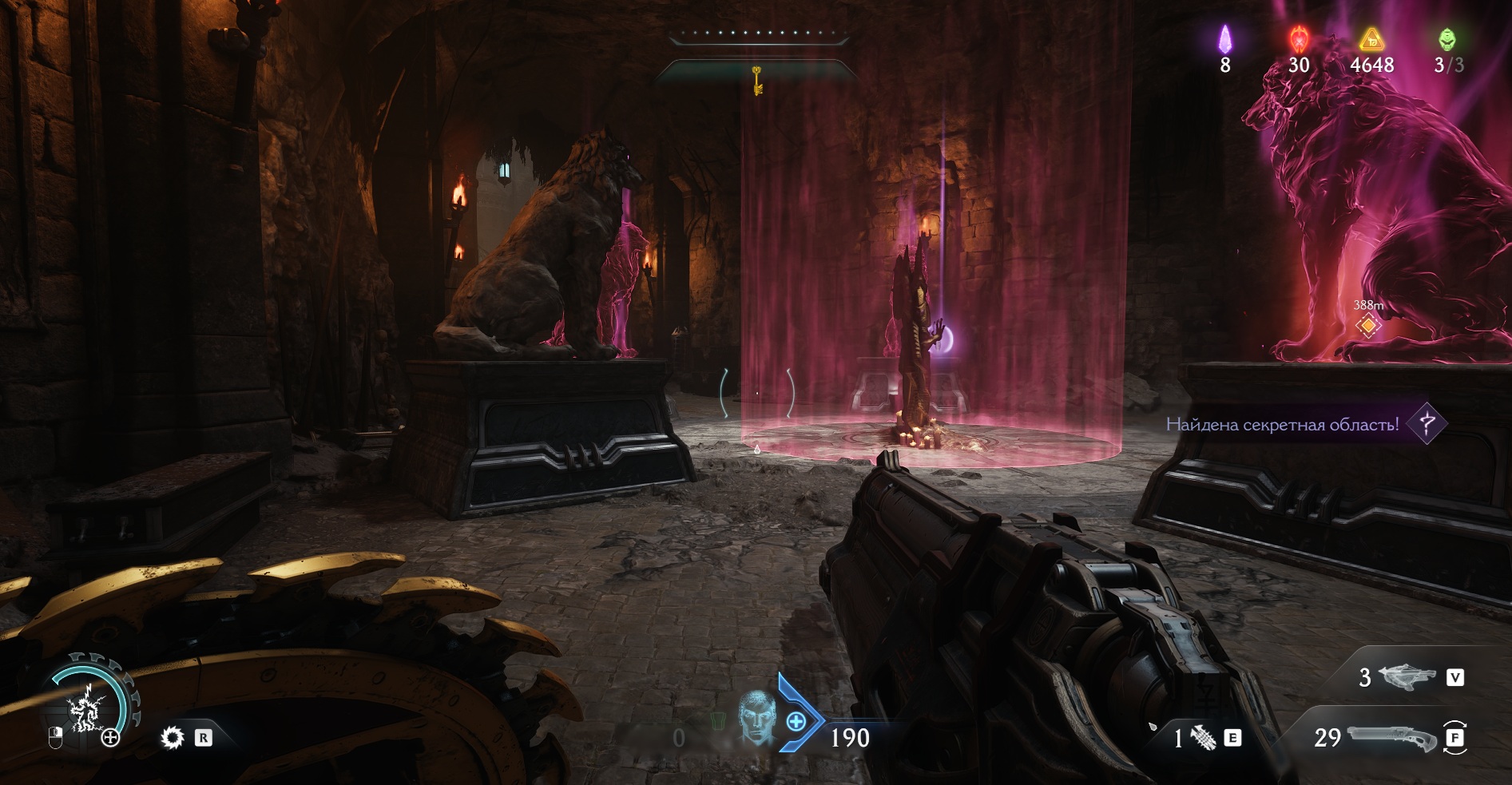The image size is (1512, 785).
Task: Activate the shield rune lightning ability icon
Action: click(x=85, y=708)
